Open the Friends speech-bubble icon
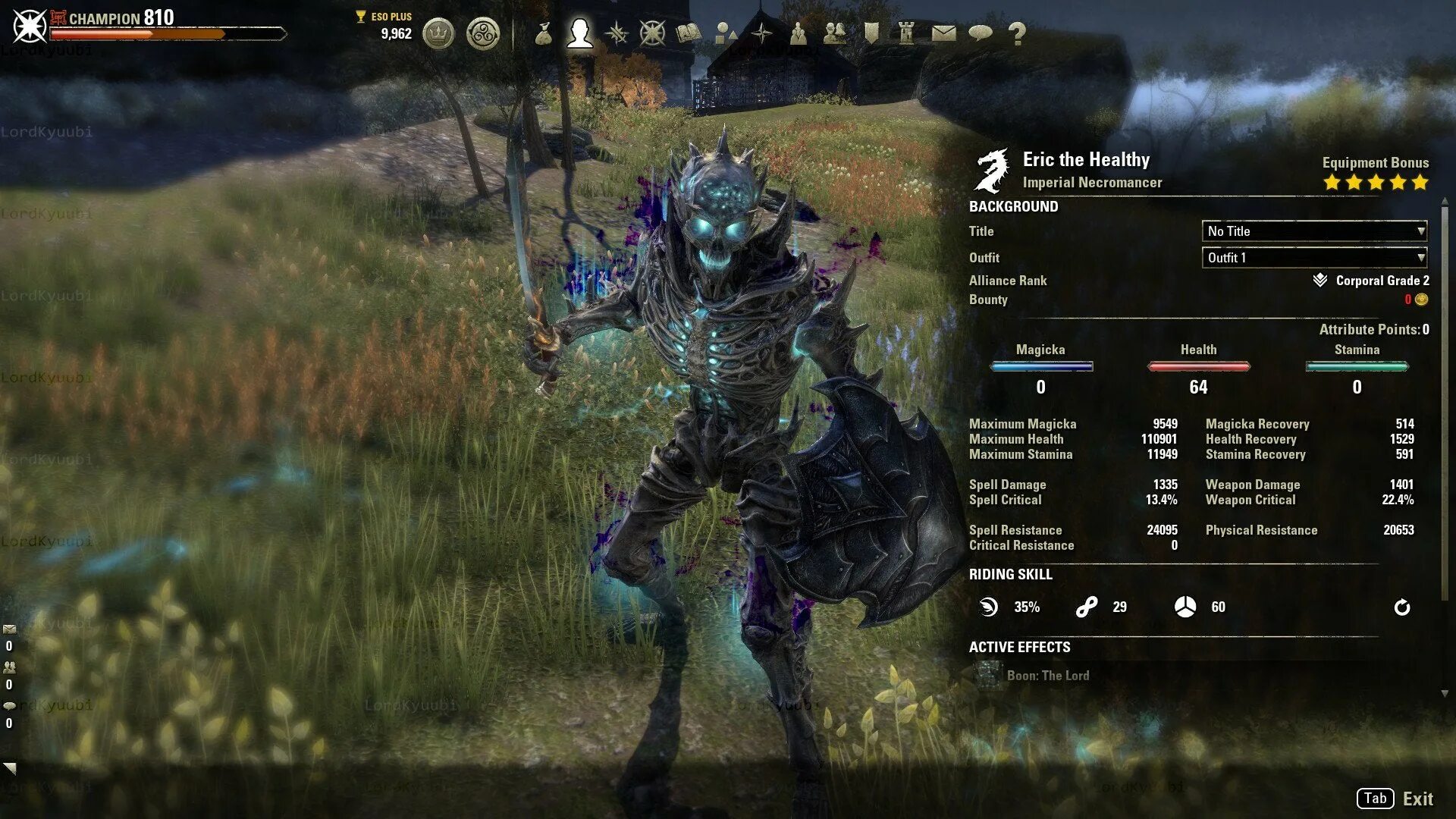The width and height of the screenshot is (1456, 819). pyautogui.click(x=981, y=33)
